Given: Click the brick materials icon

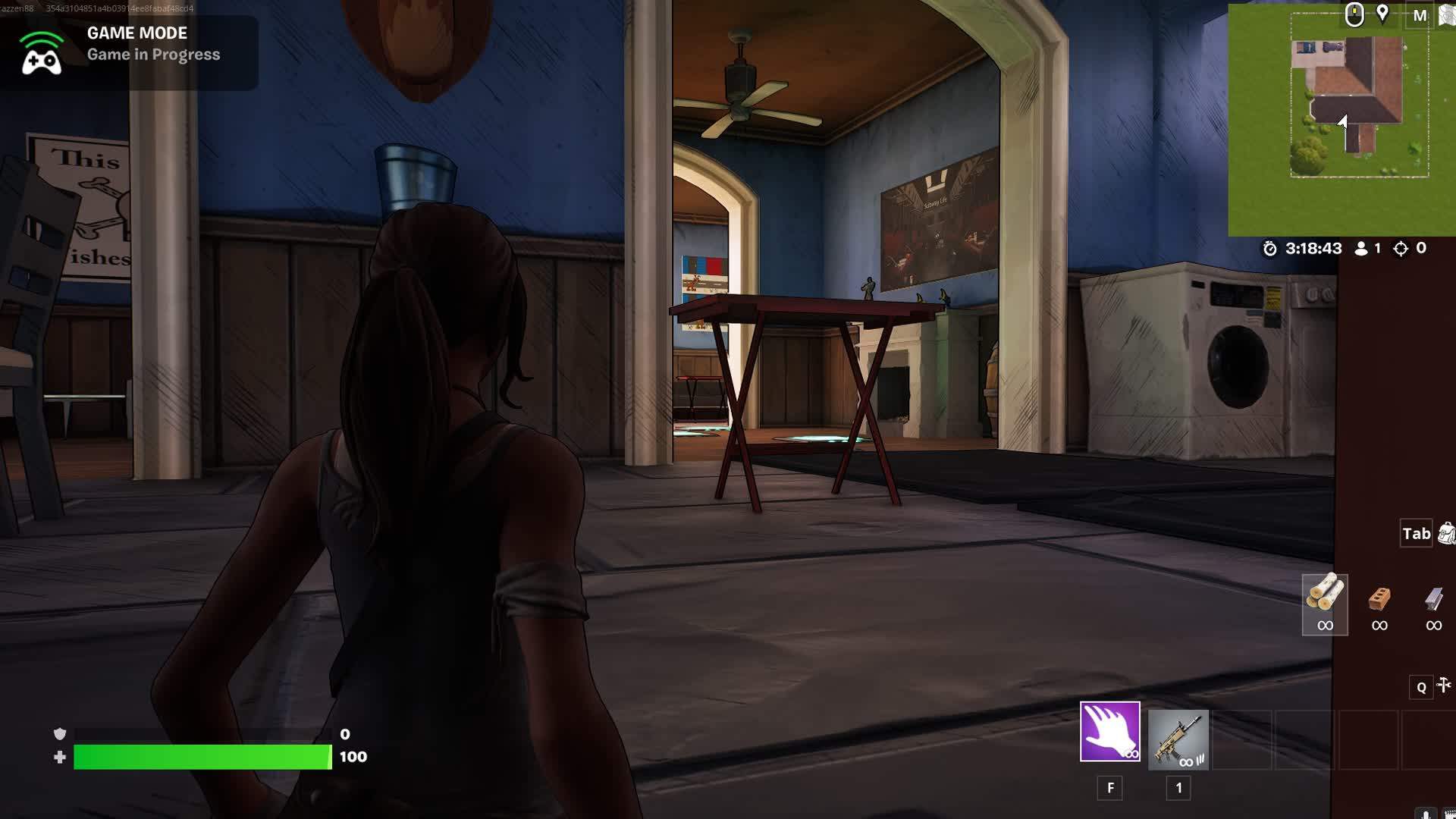Looking at the screenshot, I should [x=1379, y=603].
